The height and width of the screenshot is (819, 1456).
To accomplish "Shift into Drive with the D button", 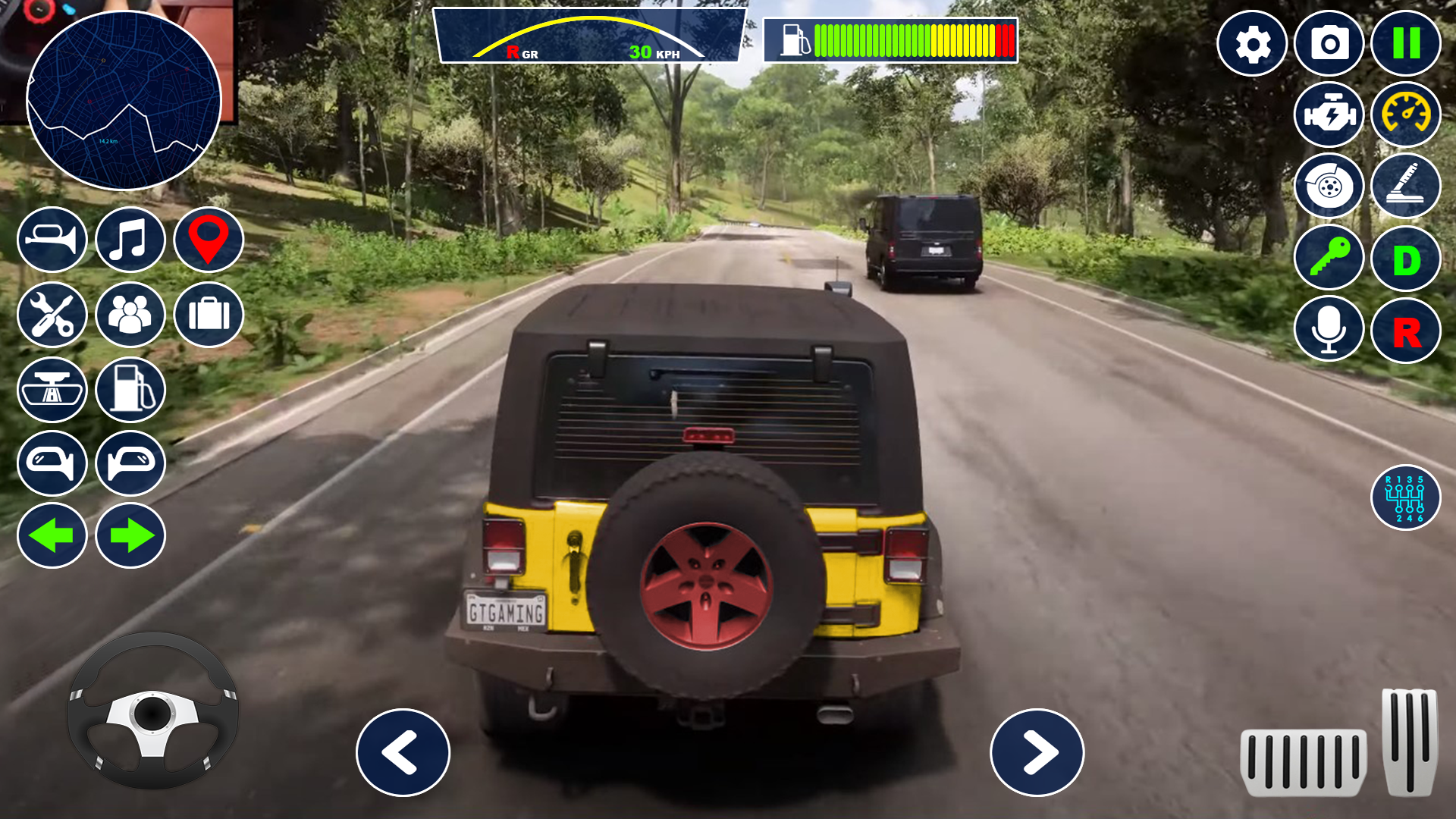I will (1407, 258).
